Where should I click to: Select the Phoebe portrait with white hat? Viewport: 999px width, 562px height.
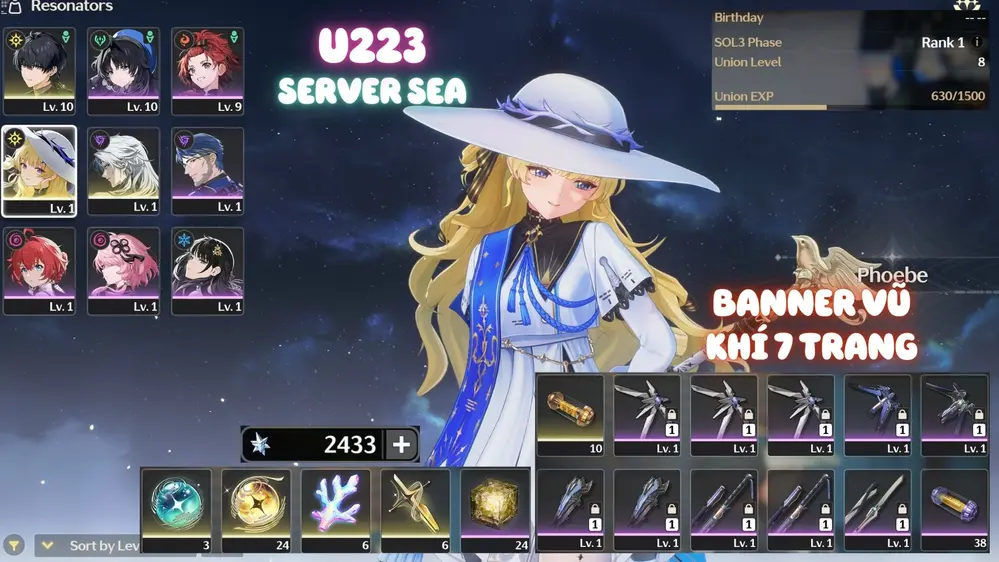(39, 171)
